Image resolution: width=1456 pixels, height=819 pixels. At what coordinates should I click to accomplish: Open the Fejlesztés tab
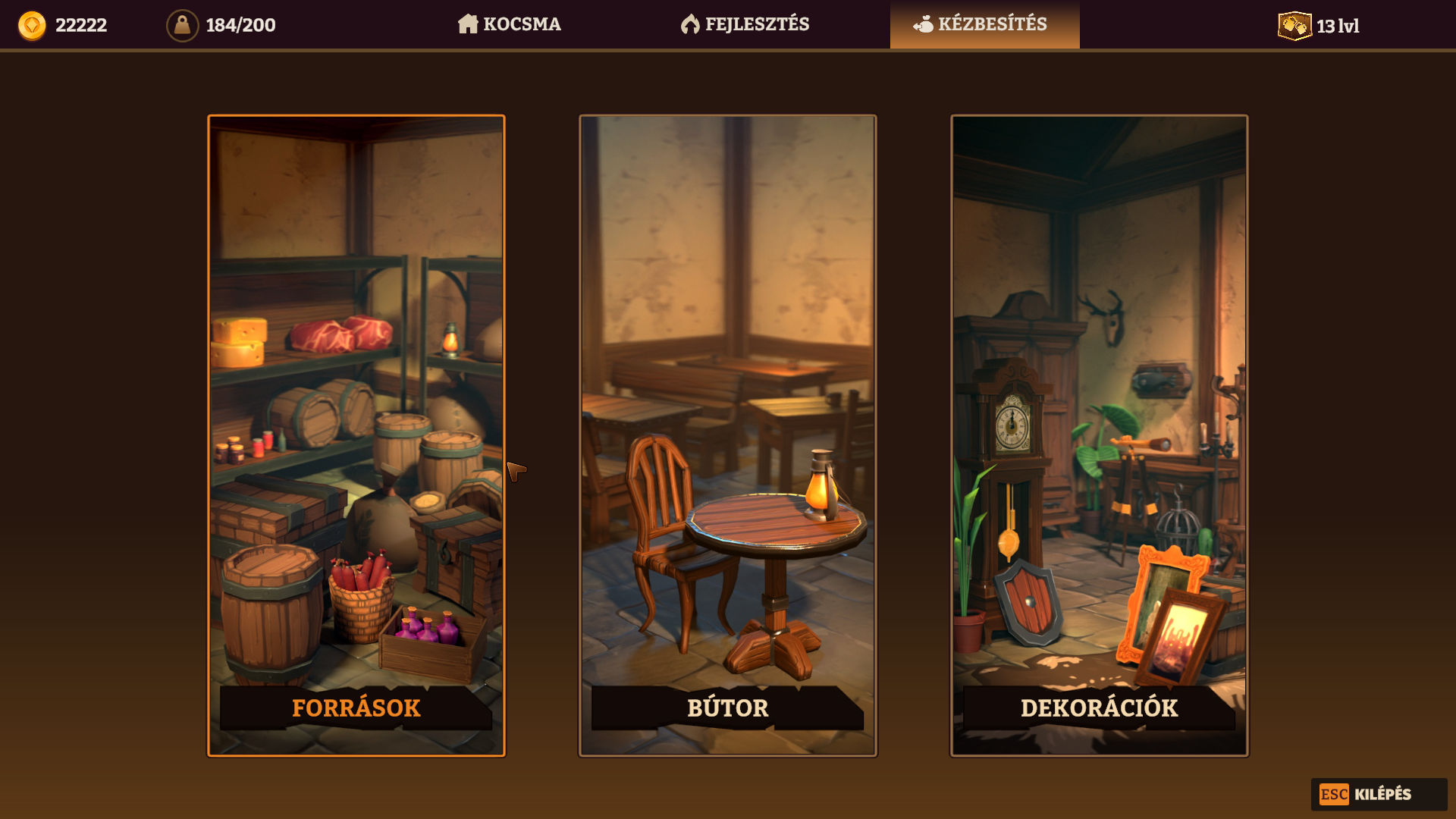tap(745, 24)
